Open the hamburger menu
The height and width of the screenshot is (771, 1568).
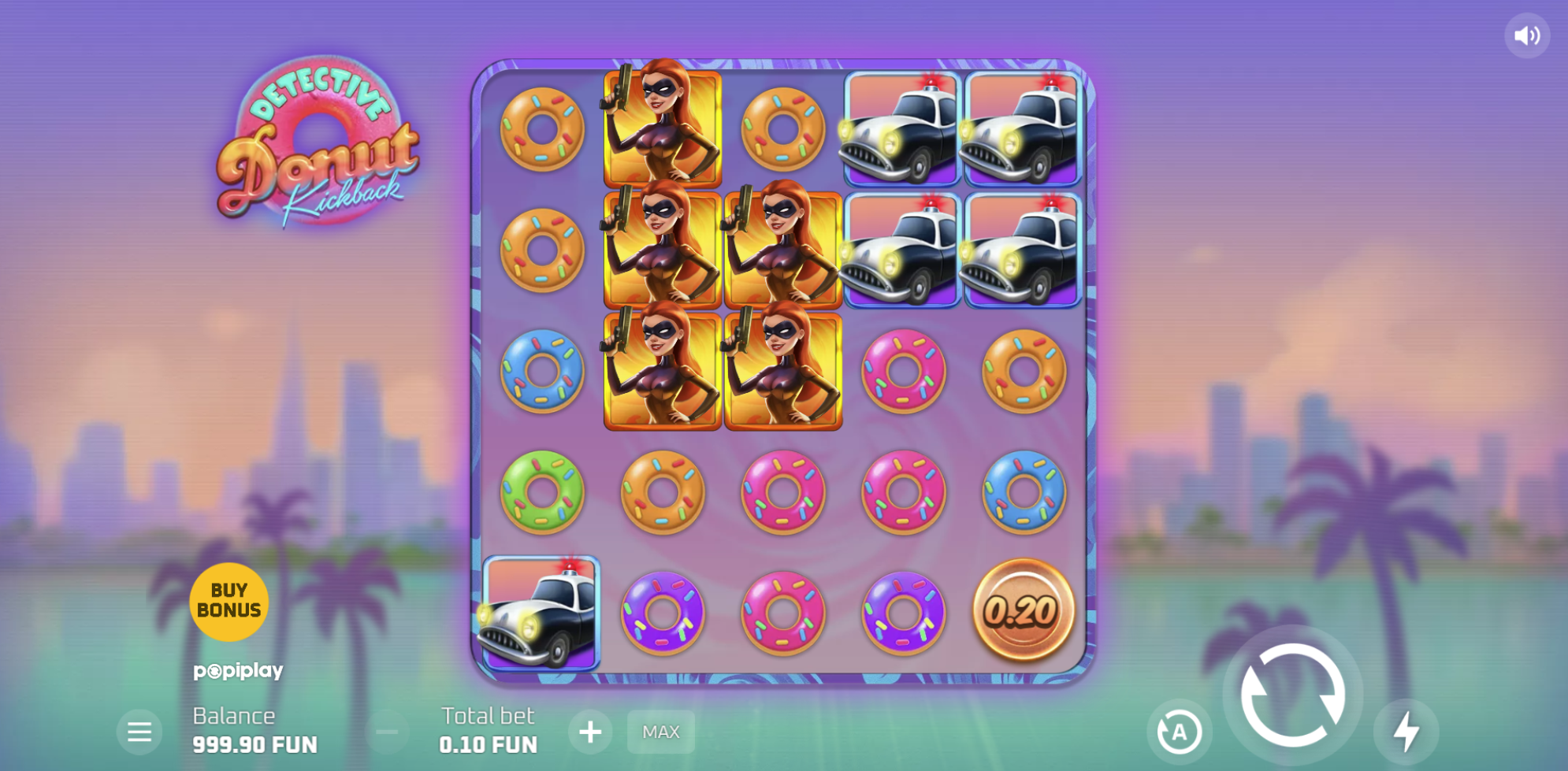click(139, 732)
